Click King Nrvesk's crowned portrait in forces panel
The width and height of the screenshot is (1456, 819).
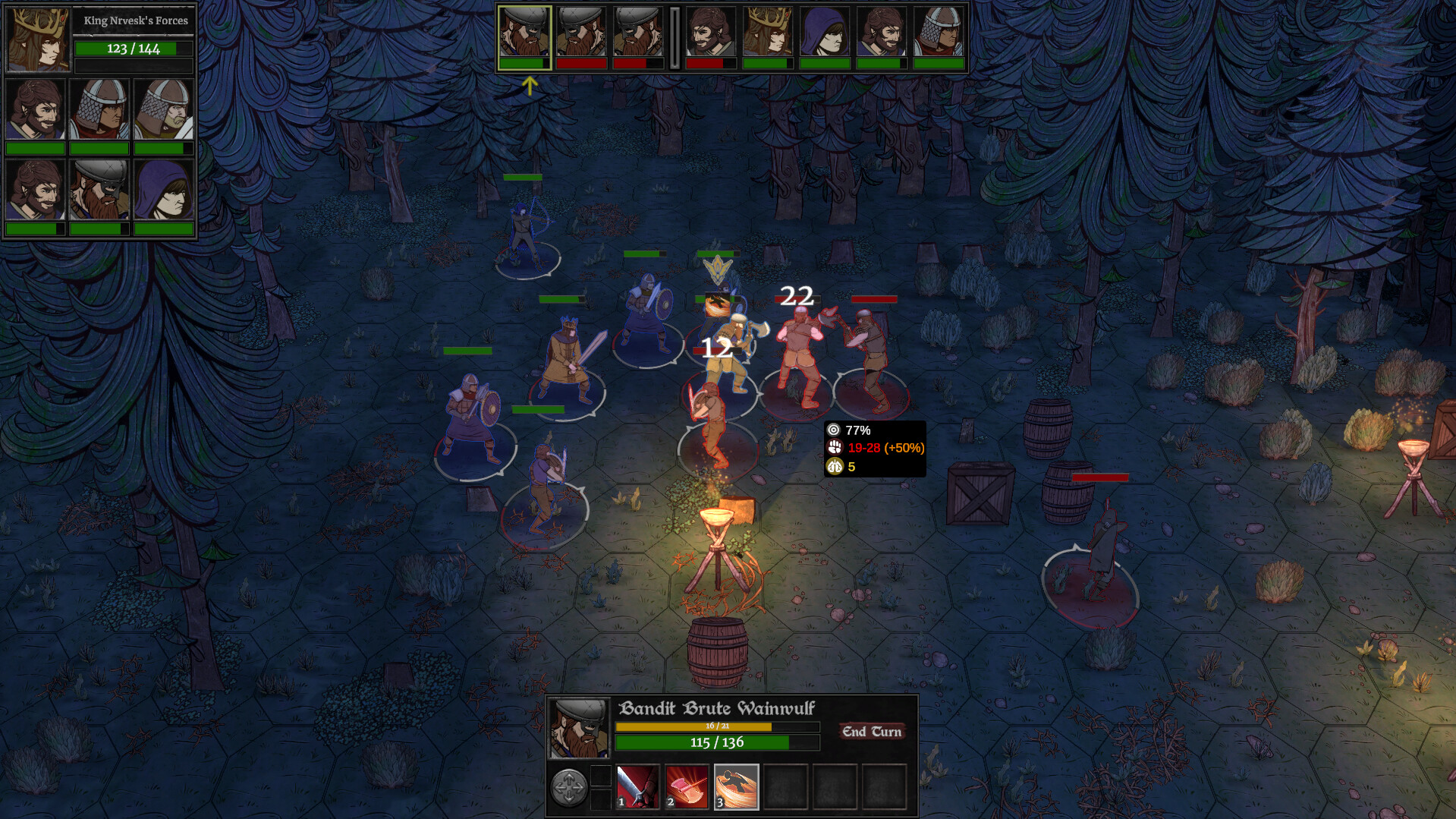click(x=38, y=39)
